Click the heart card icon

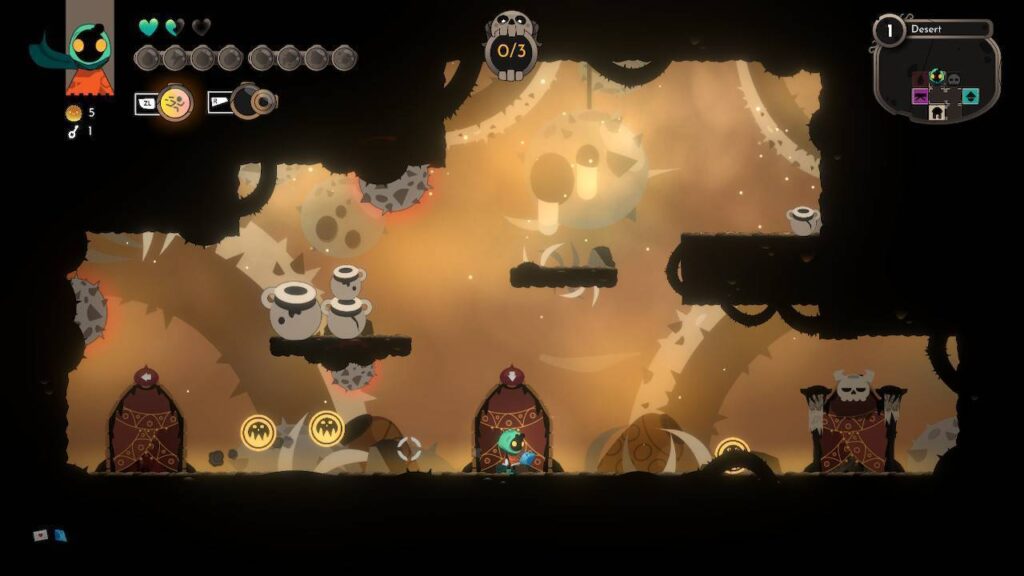[x=41, y=535]
